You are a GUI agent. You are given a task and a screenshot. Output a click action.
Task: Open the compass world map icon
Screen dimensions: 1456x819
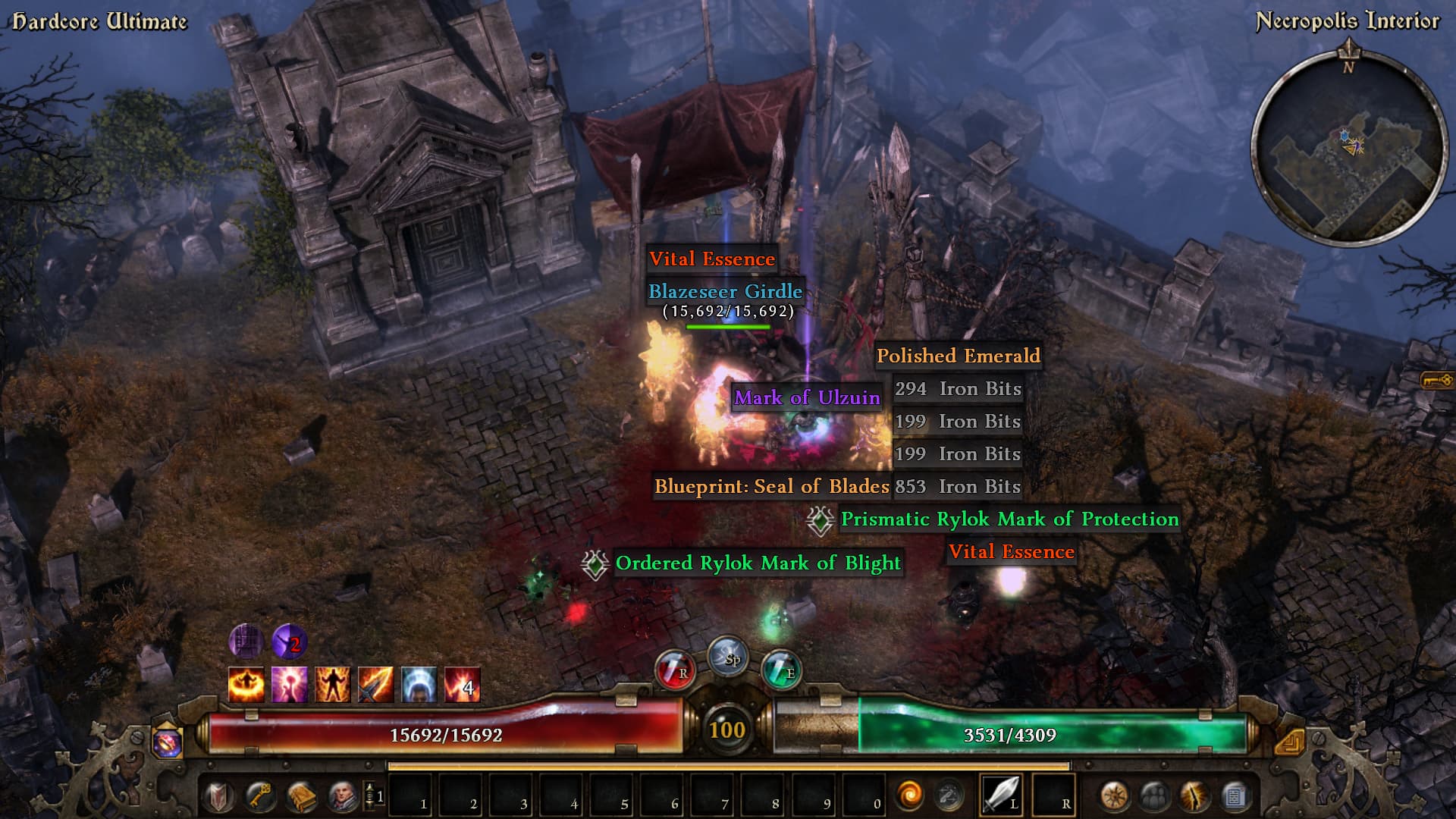(x=1114, y=796)
